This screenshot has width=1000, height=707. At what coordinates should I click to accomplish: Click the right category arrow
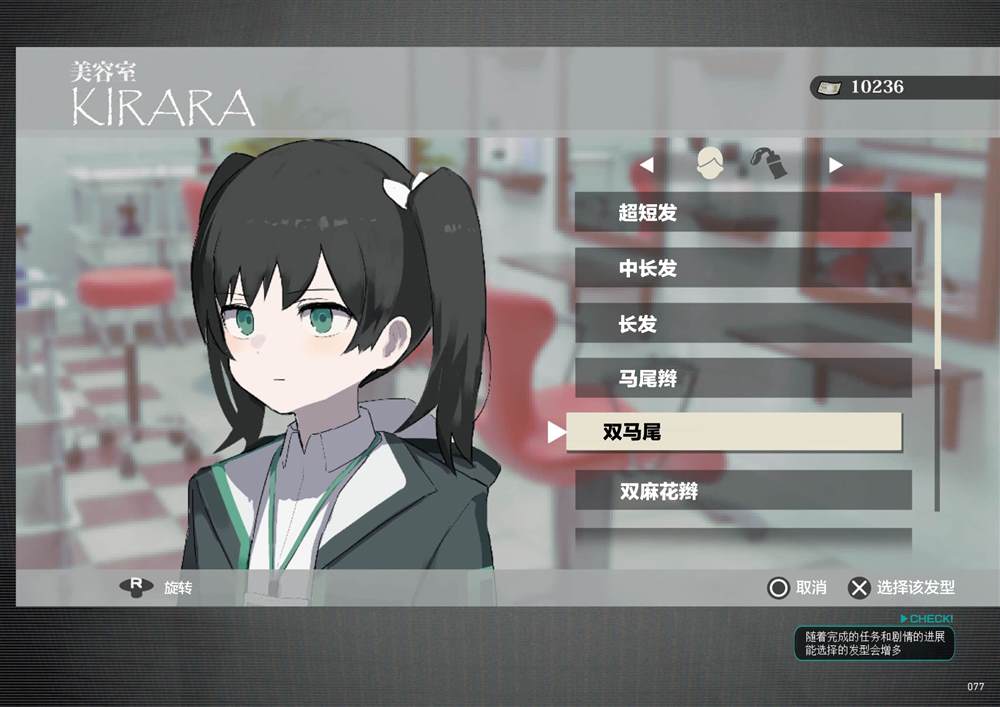(836, 165)
